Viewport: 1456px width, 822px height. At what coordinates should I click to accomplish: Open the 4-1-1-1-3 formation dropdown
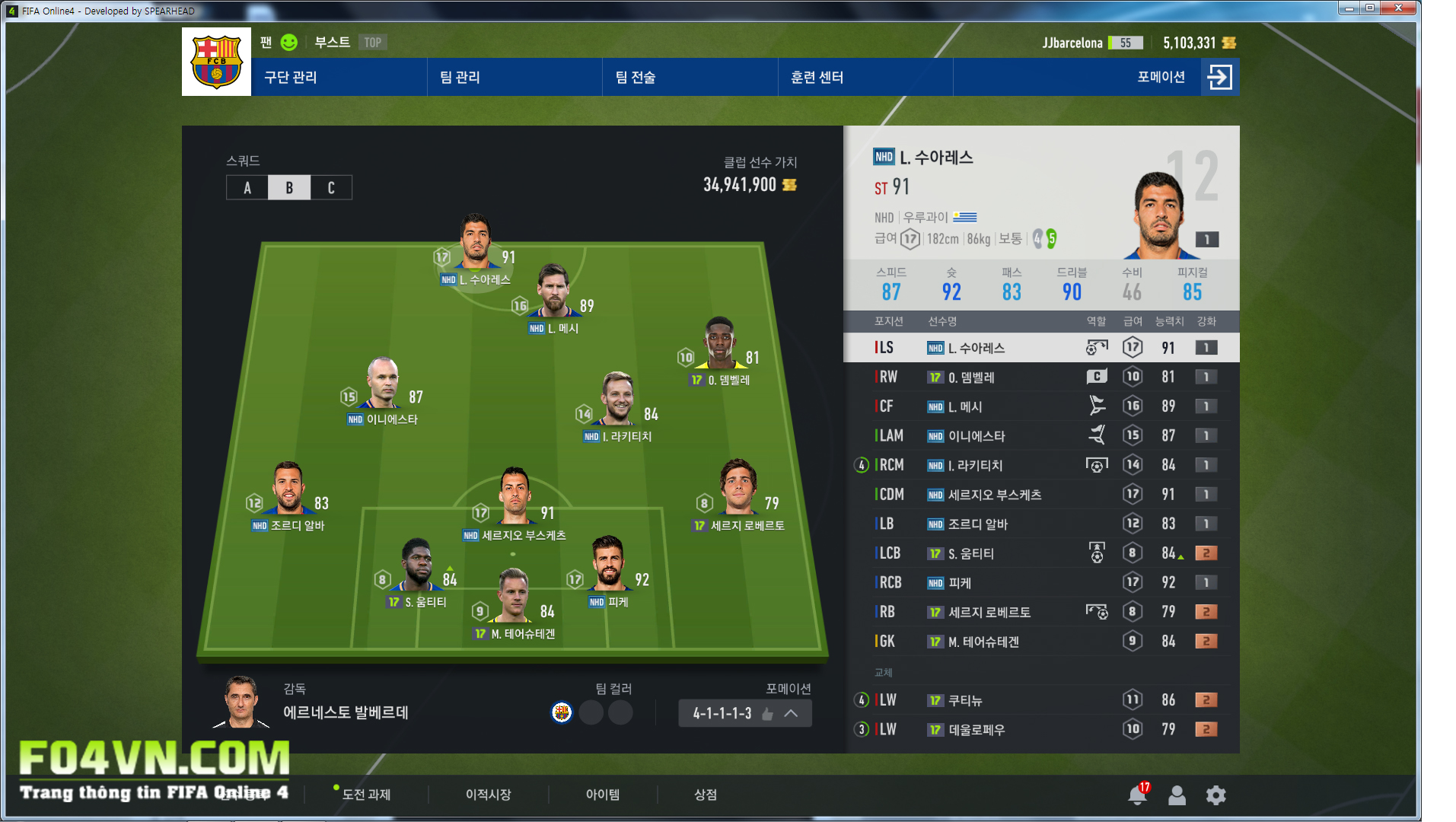point(744,713)
